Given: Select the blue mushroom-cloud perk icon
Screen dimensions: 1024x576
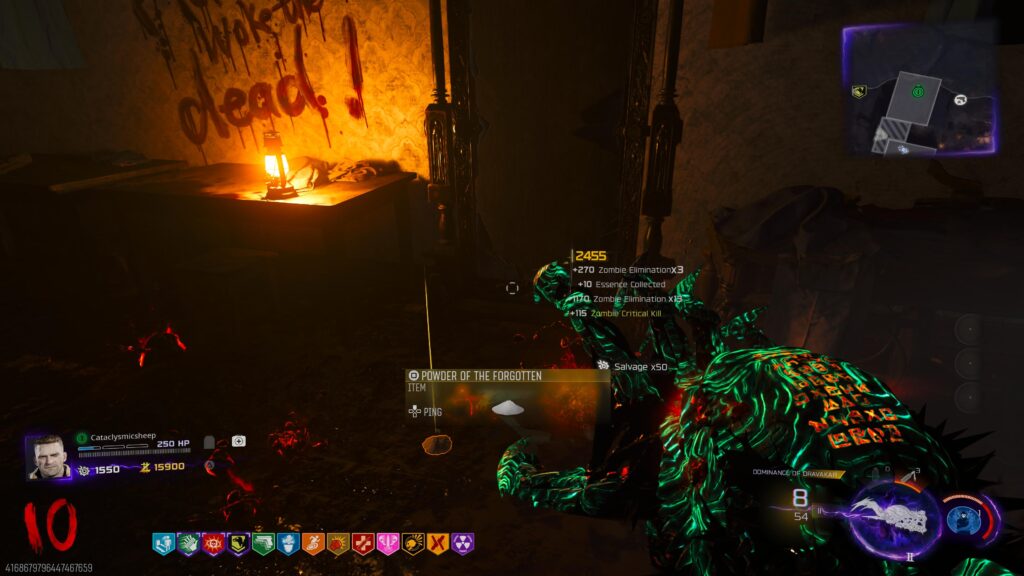Looking at the screenshot, I should (x=288, y=544).
